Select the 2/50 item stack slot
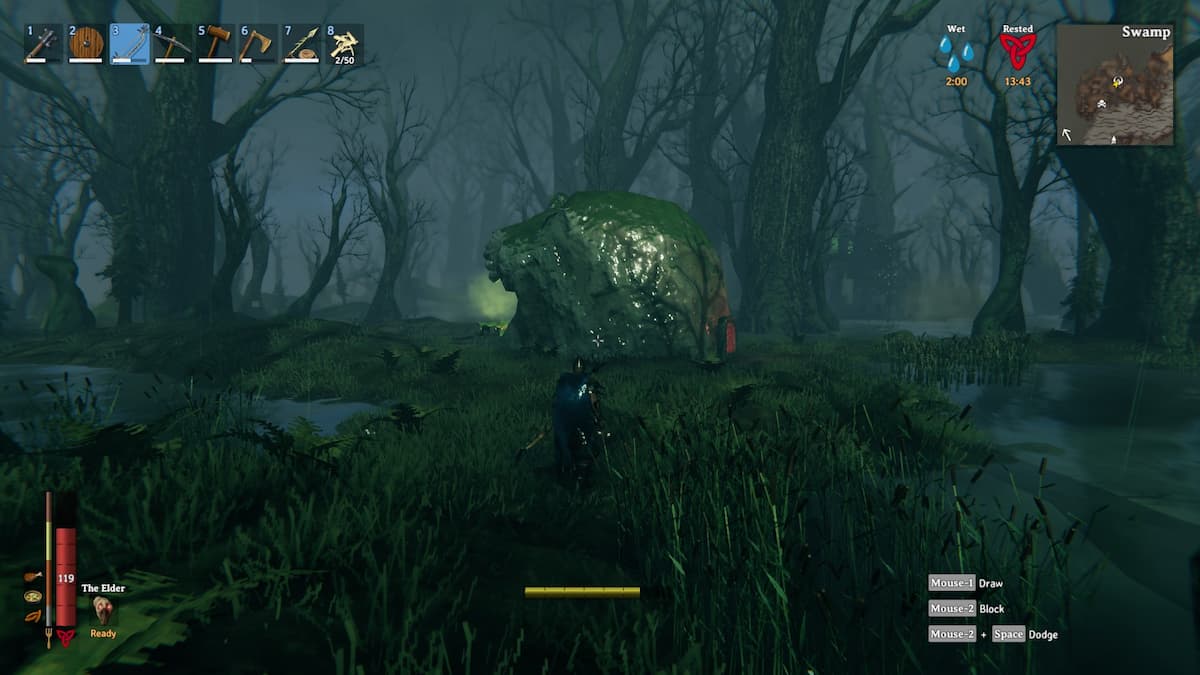The width and height of the screenshot is (1200, 675). (344, 44)
